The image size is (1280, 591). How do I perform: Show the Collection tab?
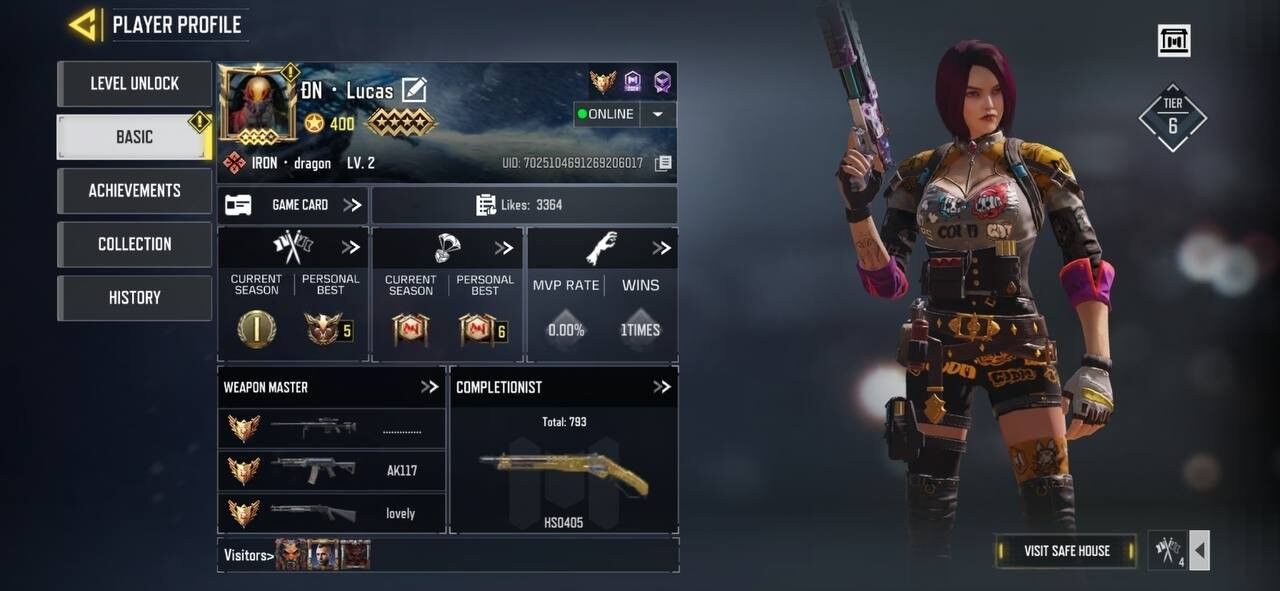pyautogui.click(x=134, y=244)
